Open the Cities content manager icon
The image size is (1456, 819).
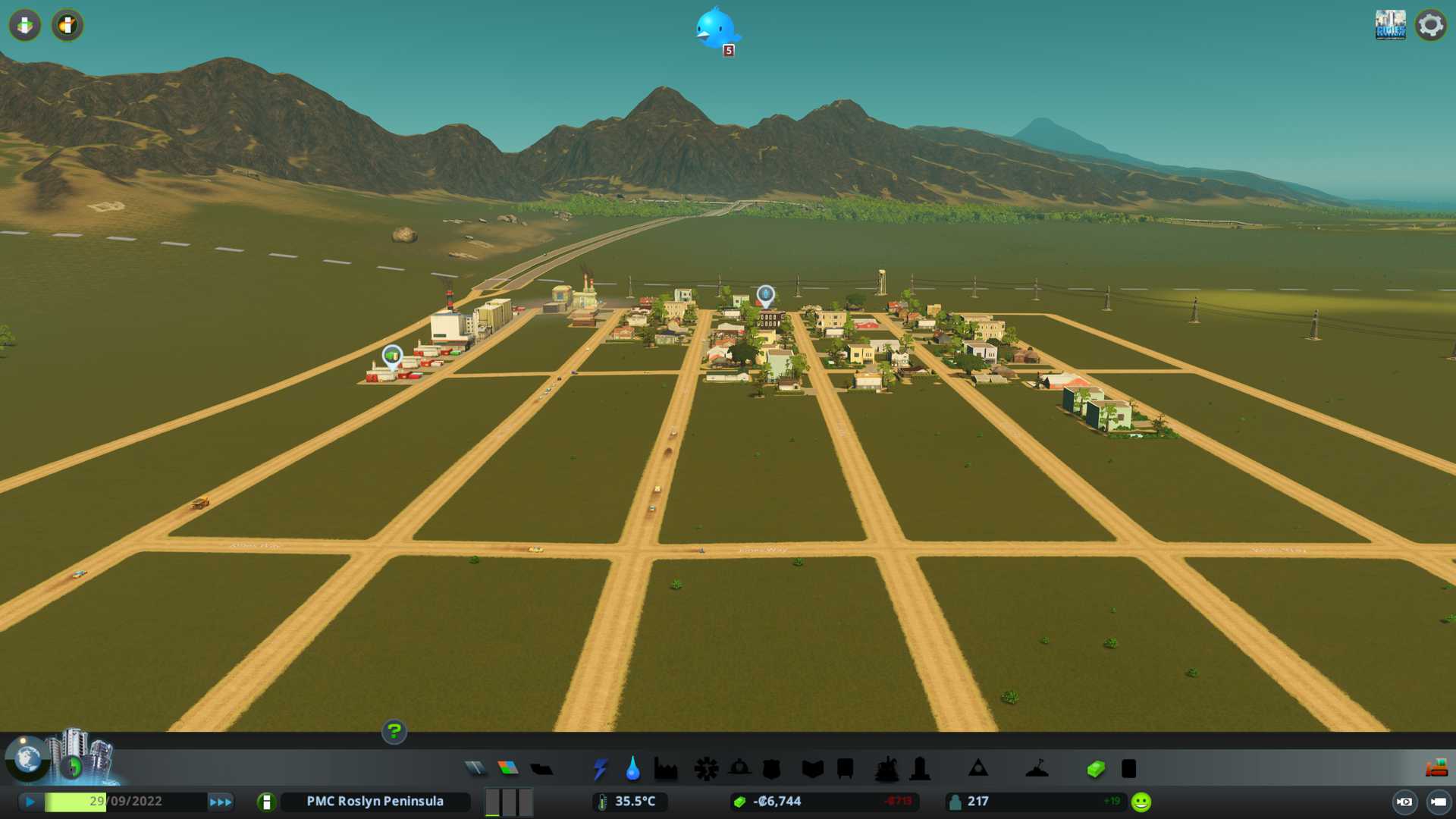click(x=1390, y=25)
